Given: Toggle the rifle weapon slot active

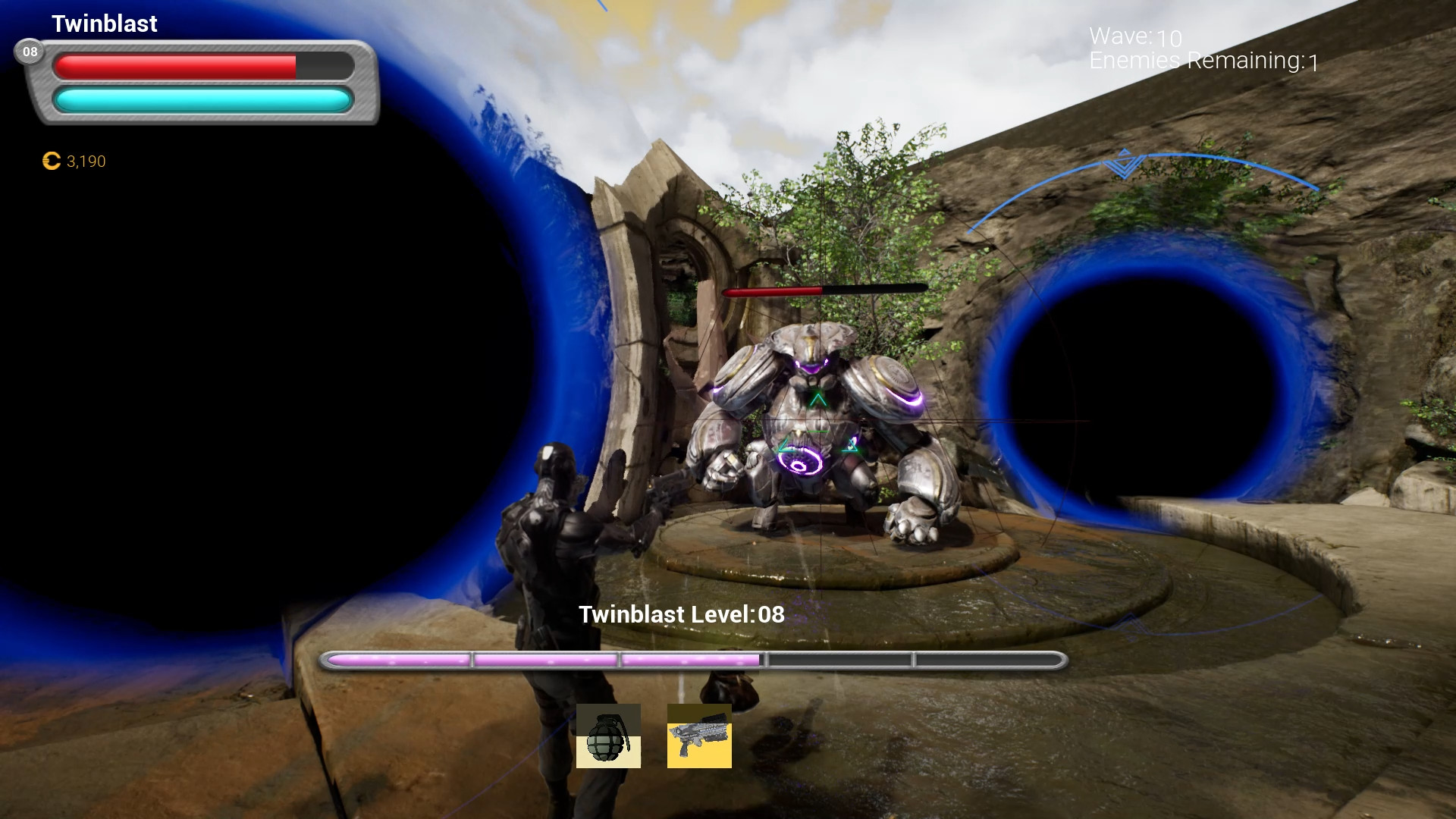Looking at the screenshot, I should point(698,735).
